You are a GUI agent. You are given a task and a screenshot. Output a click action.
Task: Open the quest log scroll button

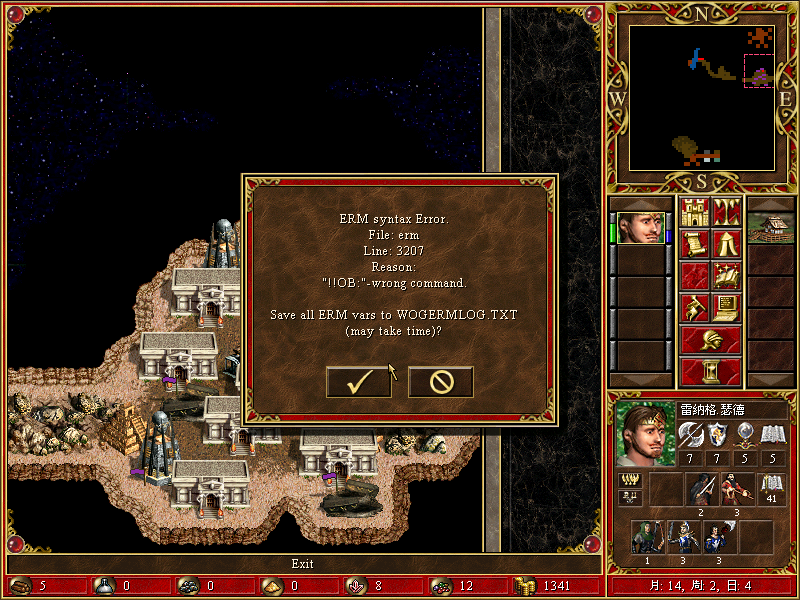point(694,243)
